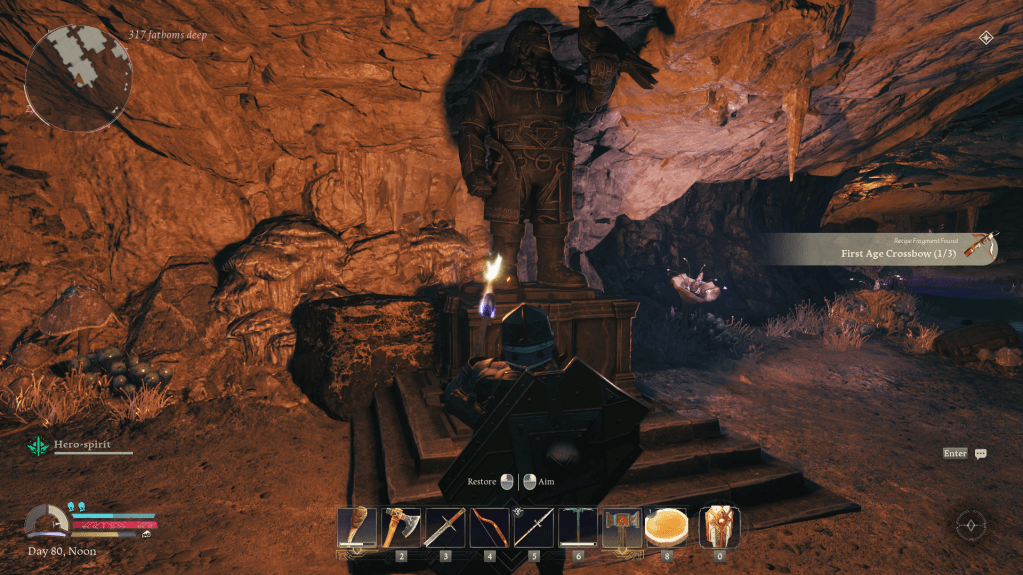Select the pickaxe in slot 6
The width and height of the screenshot is (1023, 575).
577,527
